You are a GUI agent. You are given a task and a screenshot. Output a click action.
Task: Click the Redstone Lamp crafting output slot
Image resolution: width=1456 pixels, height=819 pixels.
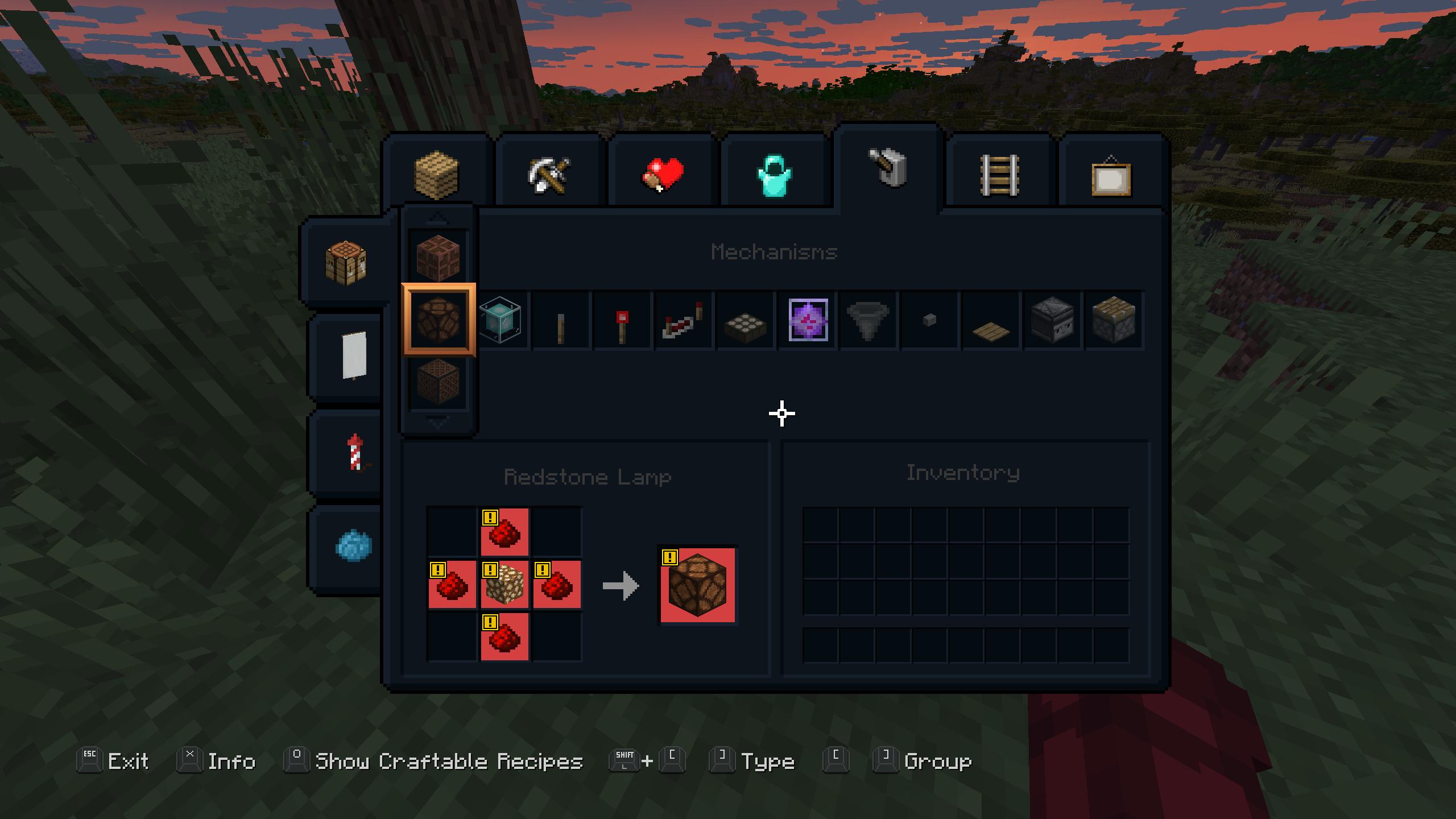pyautogui.click(x=697, y=585)
